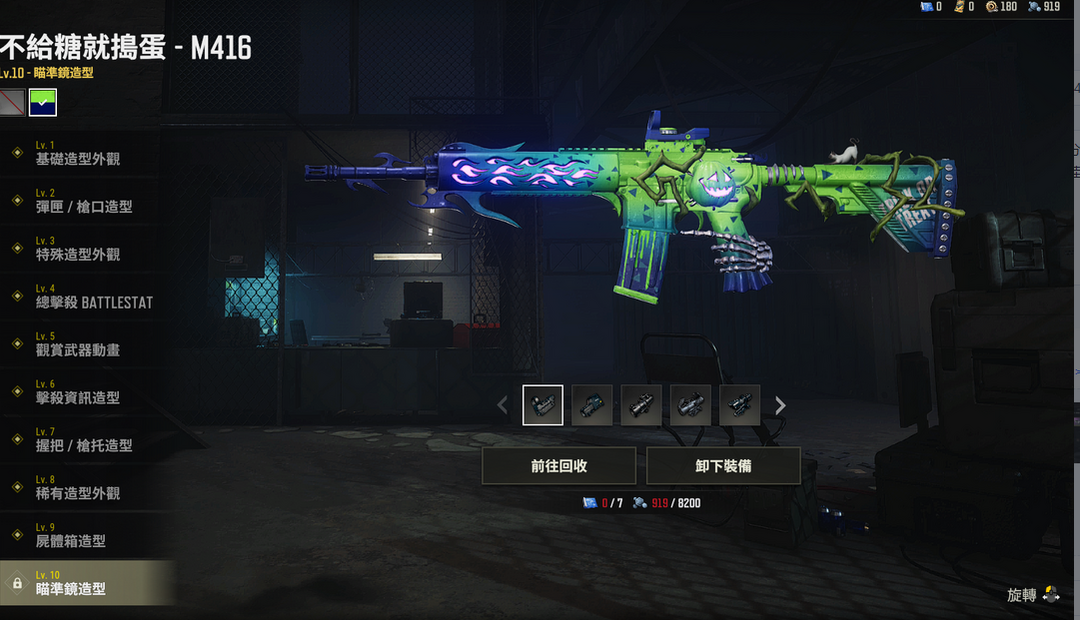The width and height of the screenshot is (1080, 620).
Task: Show previous scope thumbnails with left arrow
Action: pyautogui.click(x=503, y=405)
